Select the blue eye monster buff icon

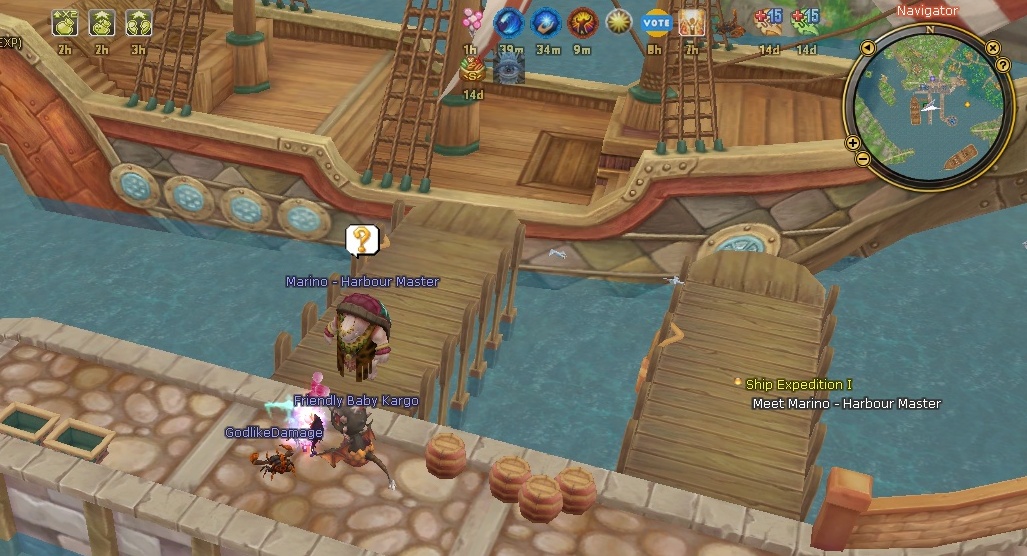[509, 68]
